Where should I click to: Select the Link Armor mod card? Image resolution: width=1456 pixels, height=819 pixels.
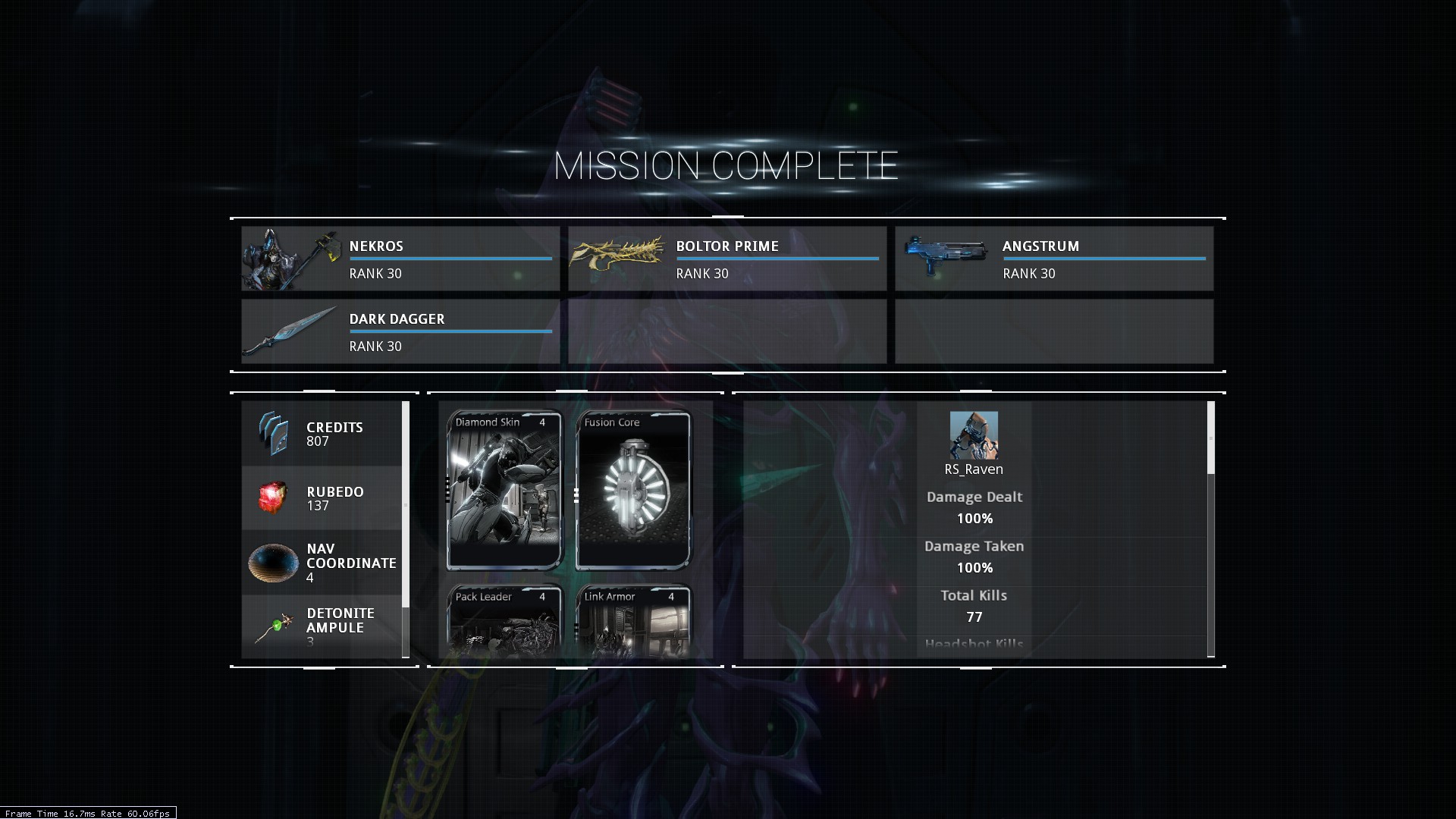[x=633, y=620]
